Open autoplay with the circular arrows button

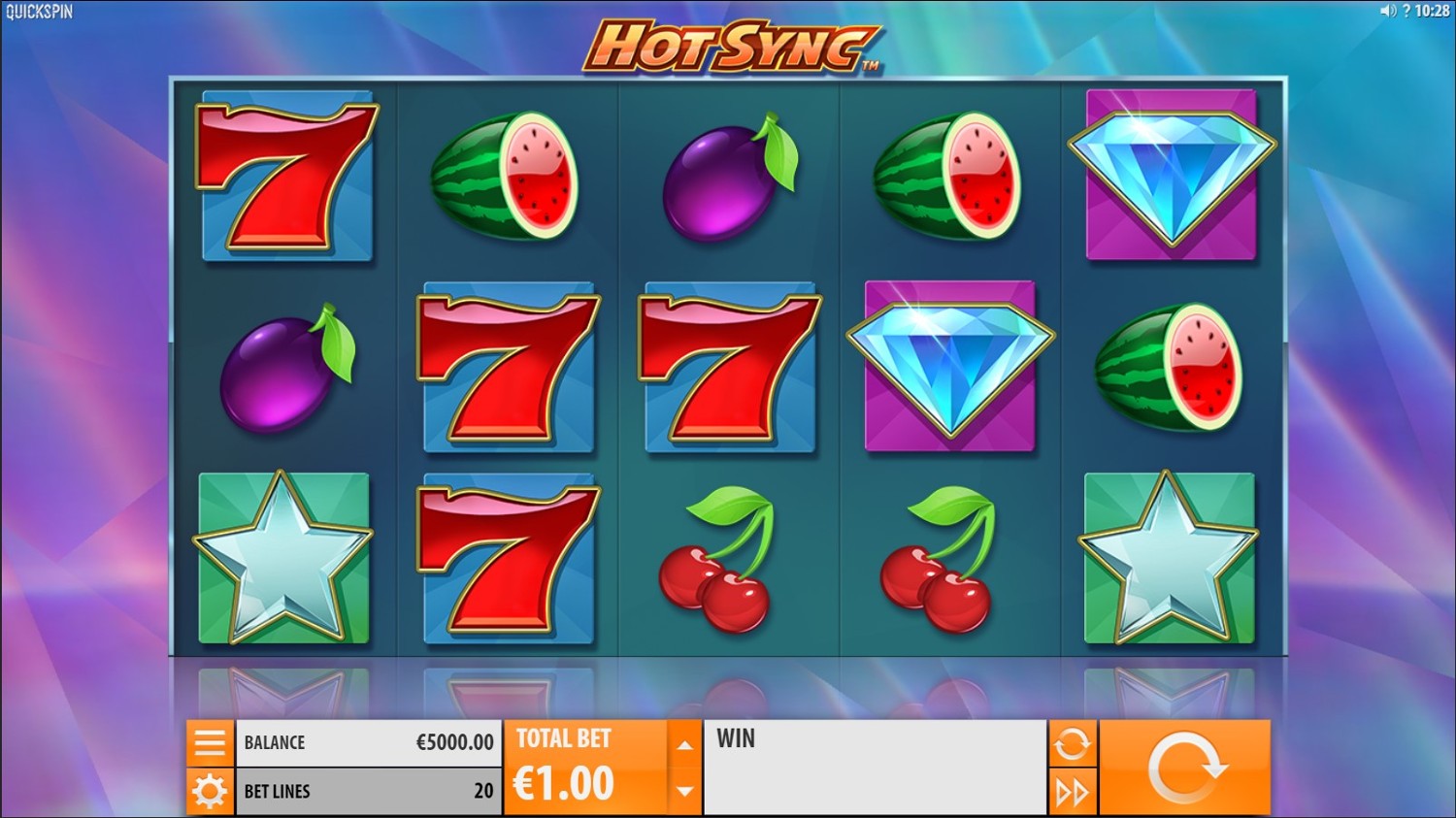(1072, 744)
